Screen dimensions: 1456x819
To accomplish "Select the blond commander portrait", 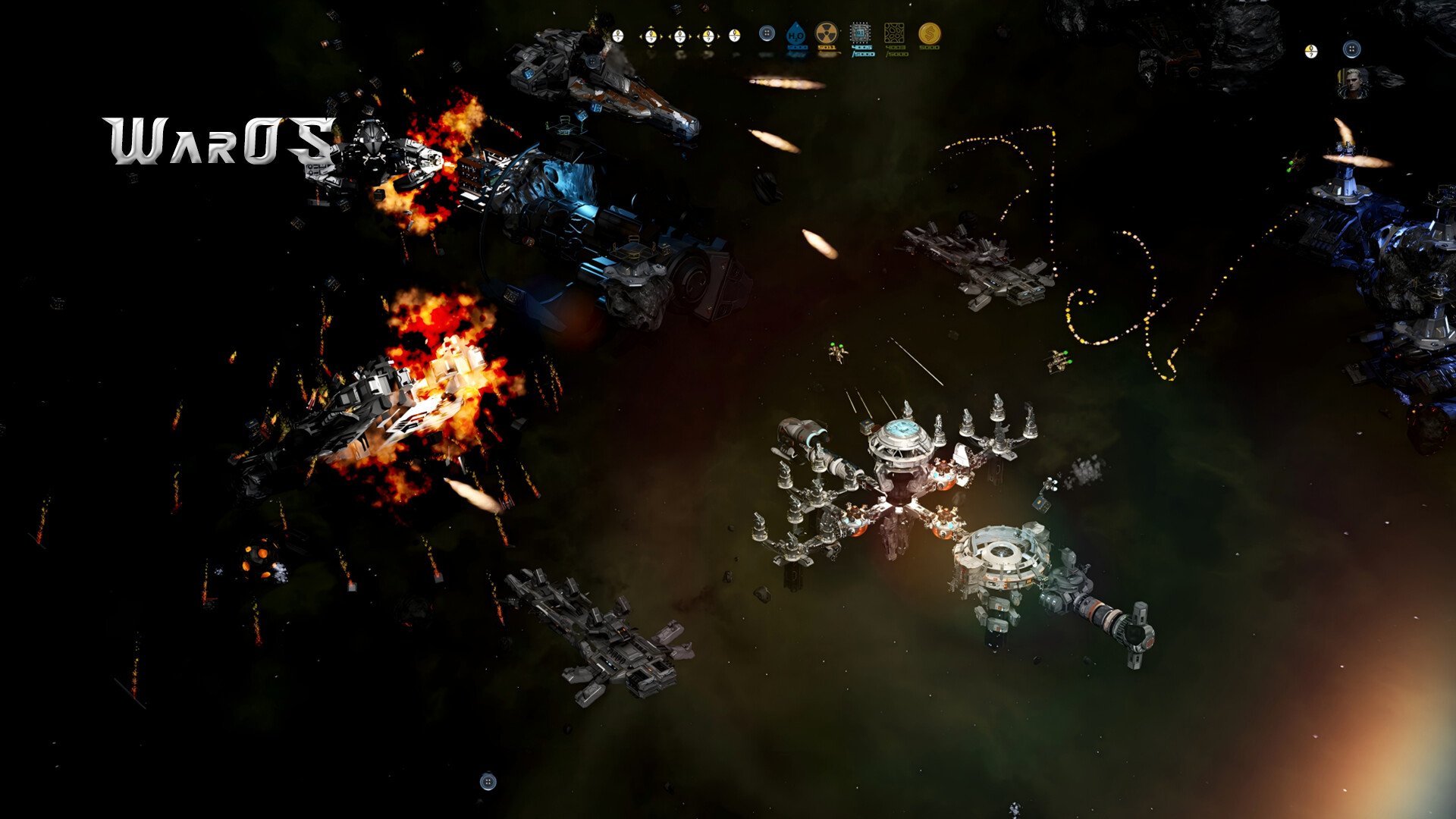I will [1352, 83].
